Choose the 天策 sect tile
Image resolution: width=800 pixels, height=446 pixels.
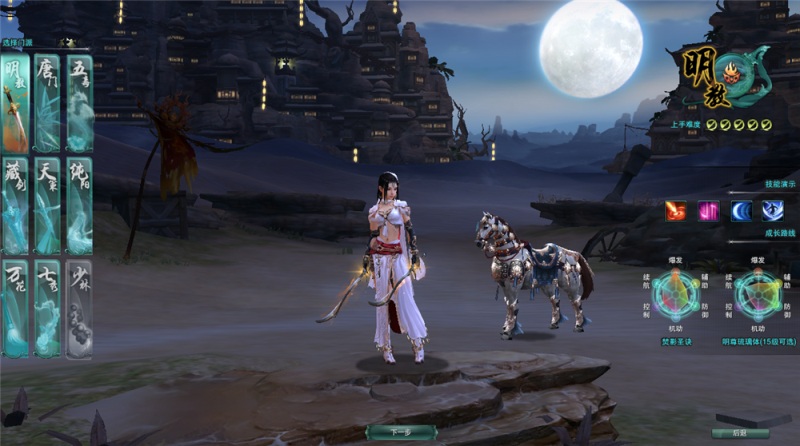coord(47,205)
